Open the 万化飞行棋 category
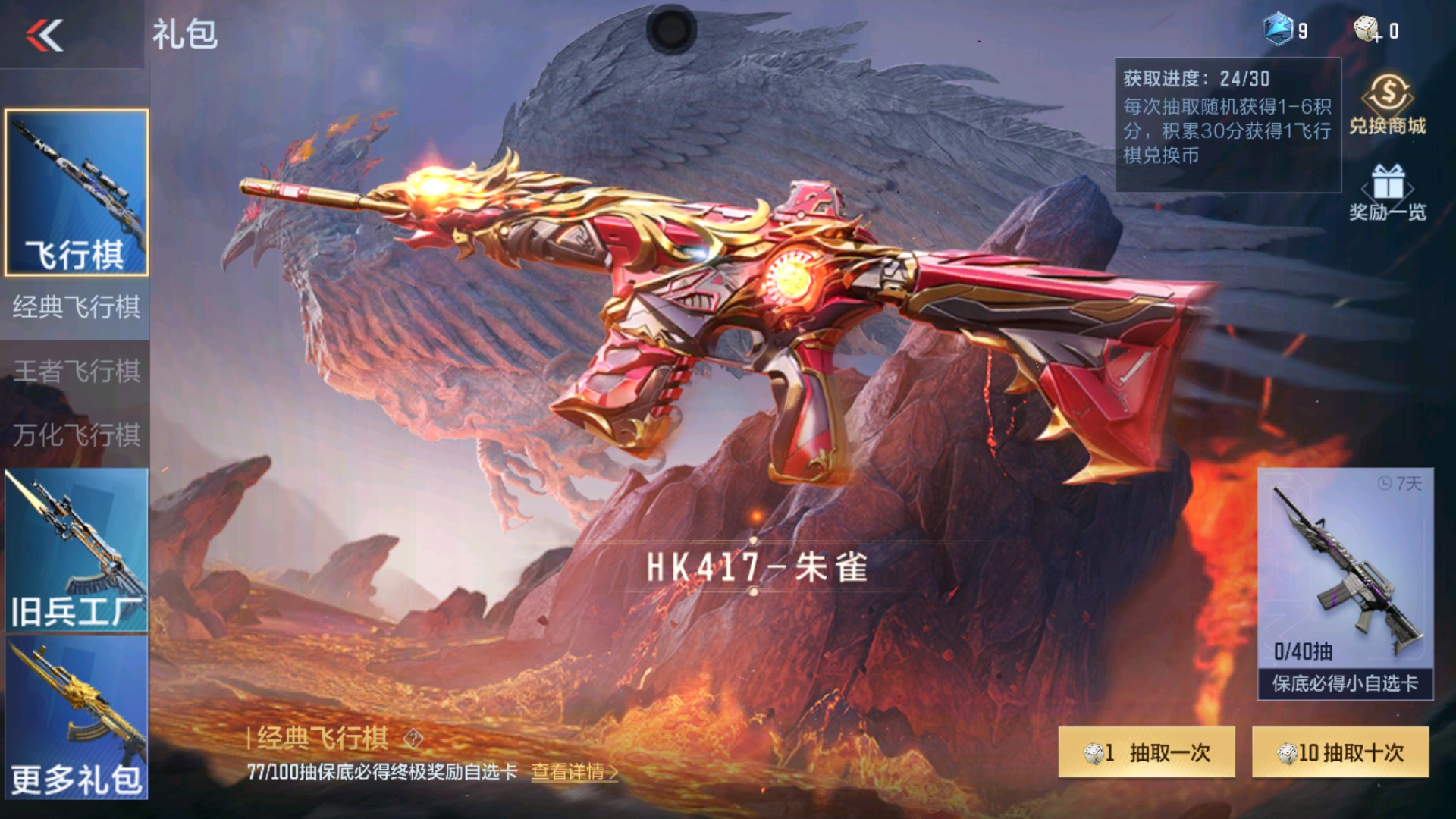 76,435
